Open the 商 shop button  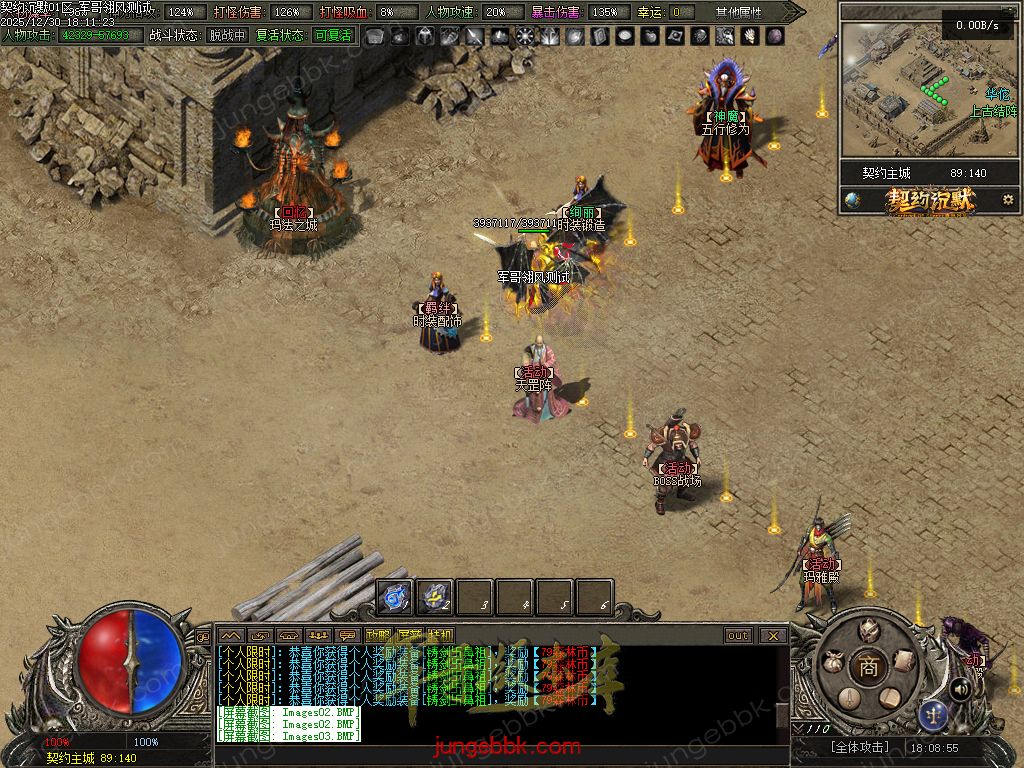coord(867,667)
